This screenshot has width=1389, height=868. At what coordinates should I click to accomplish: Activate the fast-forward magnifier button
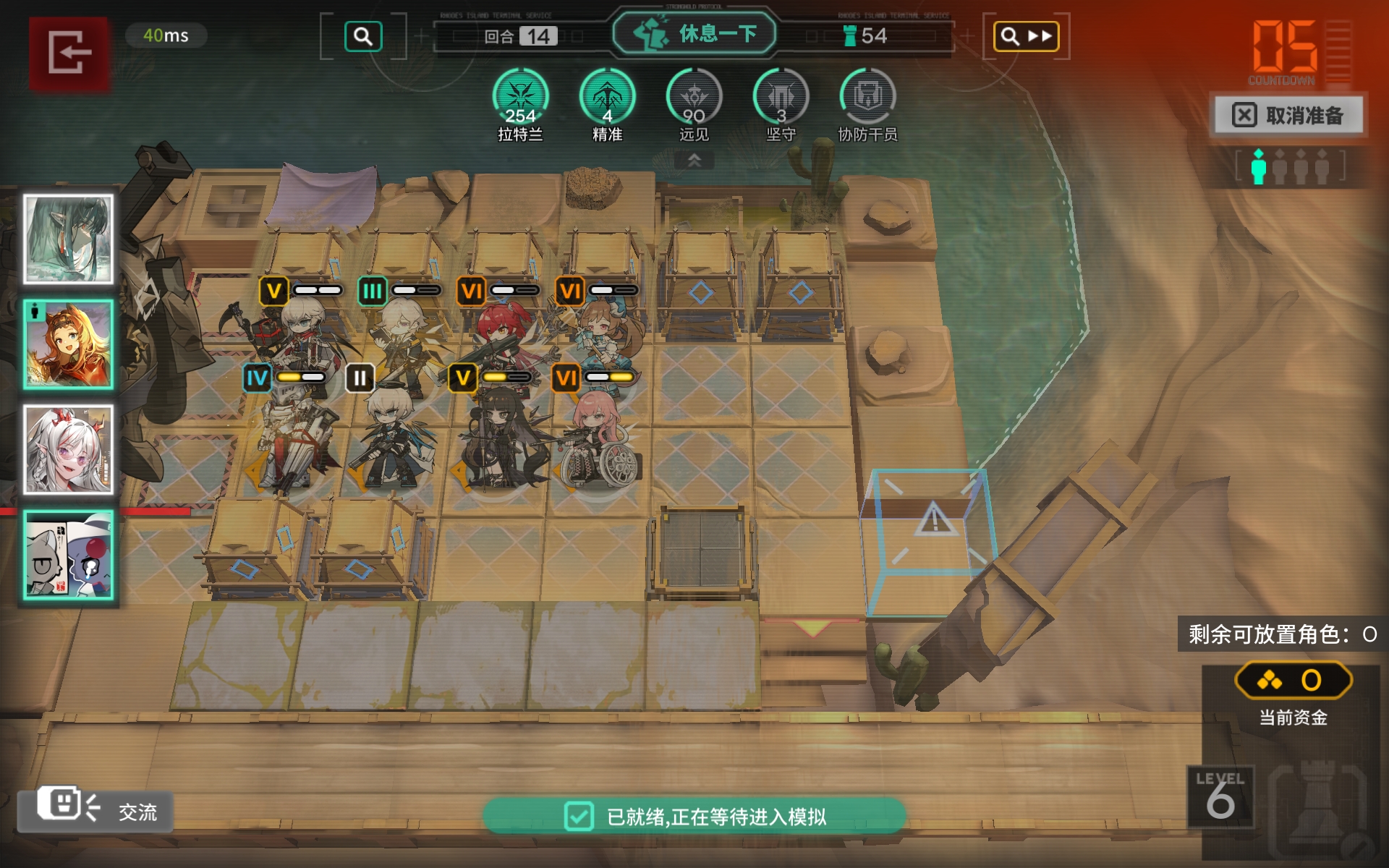click(1025, 36)
